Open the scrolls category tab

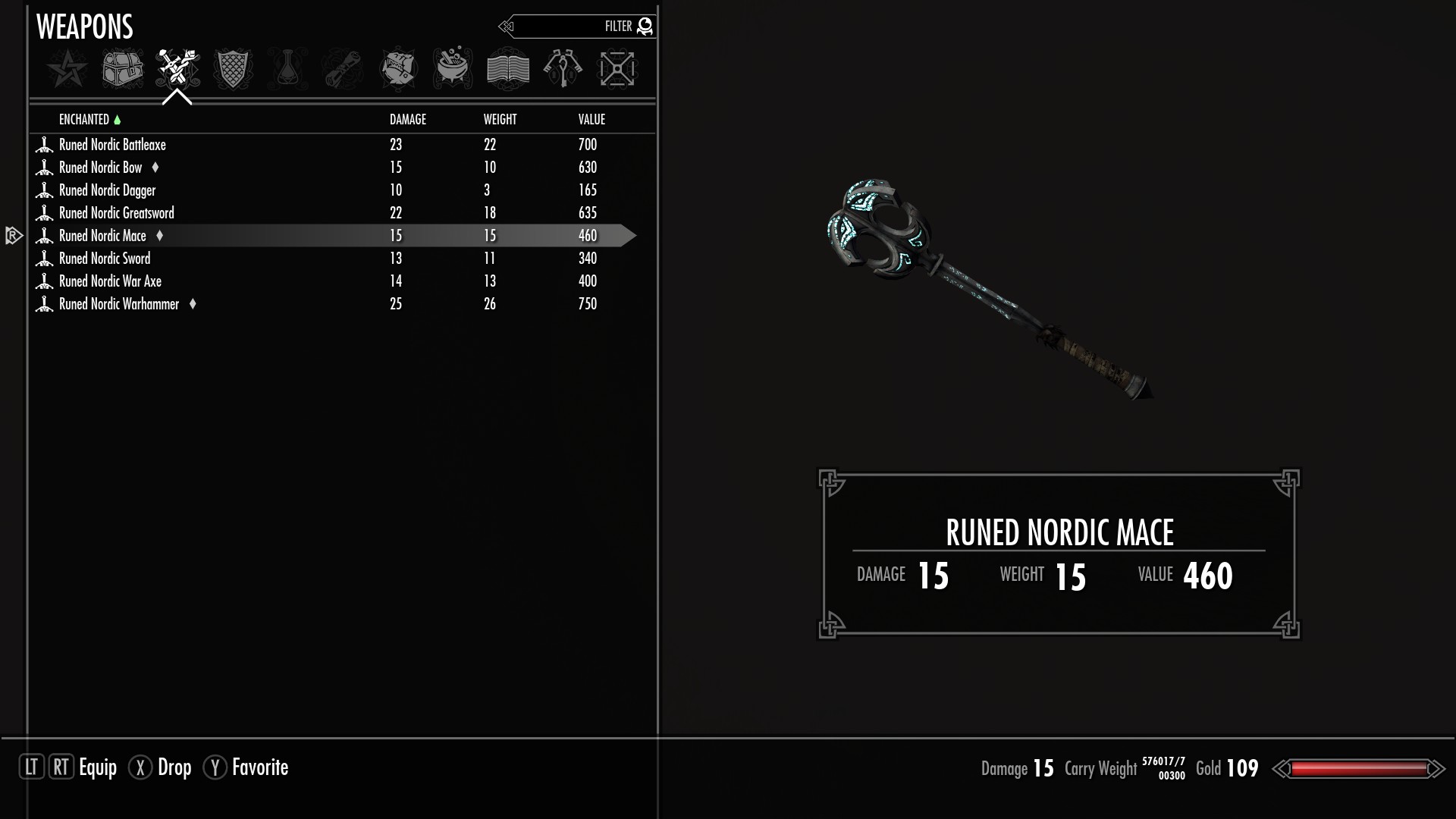click(x=342, y=69)
